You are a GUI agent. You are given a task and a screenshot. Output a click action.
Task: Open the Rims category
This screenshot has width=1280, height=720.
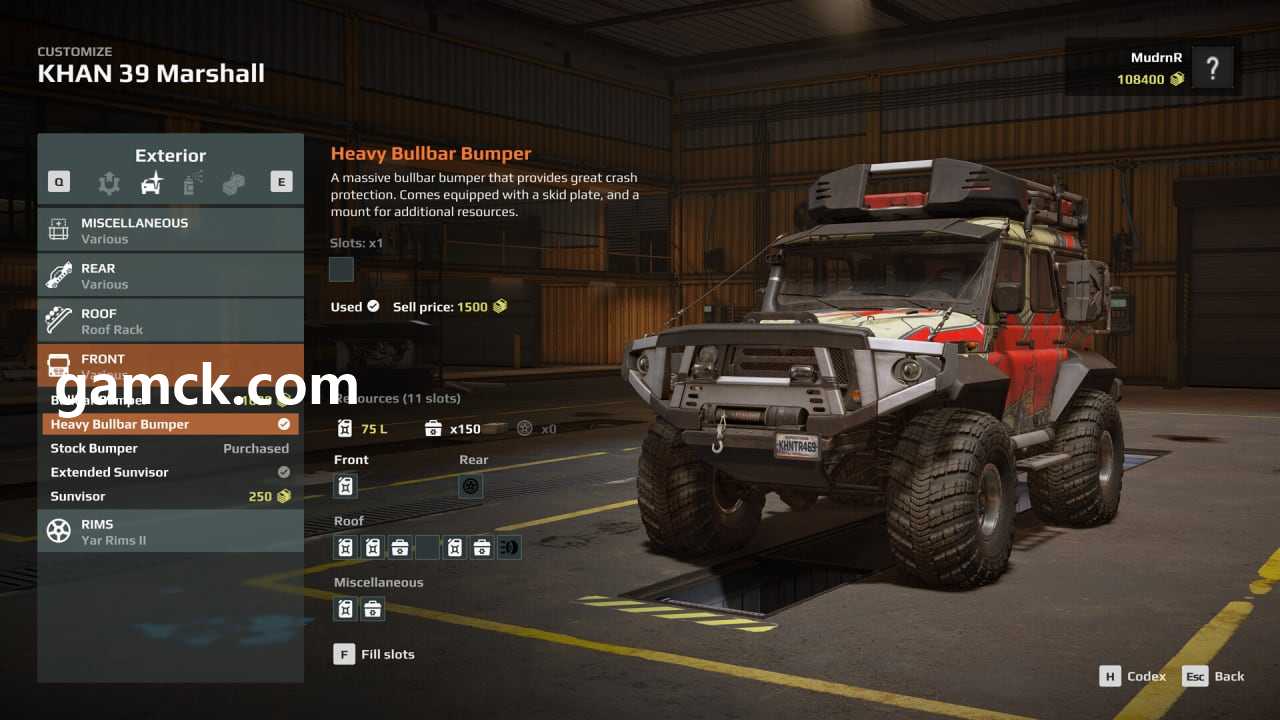click(x=170, y=531)
